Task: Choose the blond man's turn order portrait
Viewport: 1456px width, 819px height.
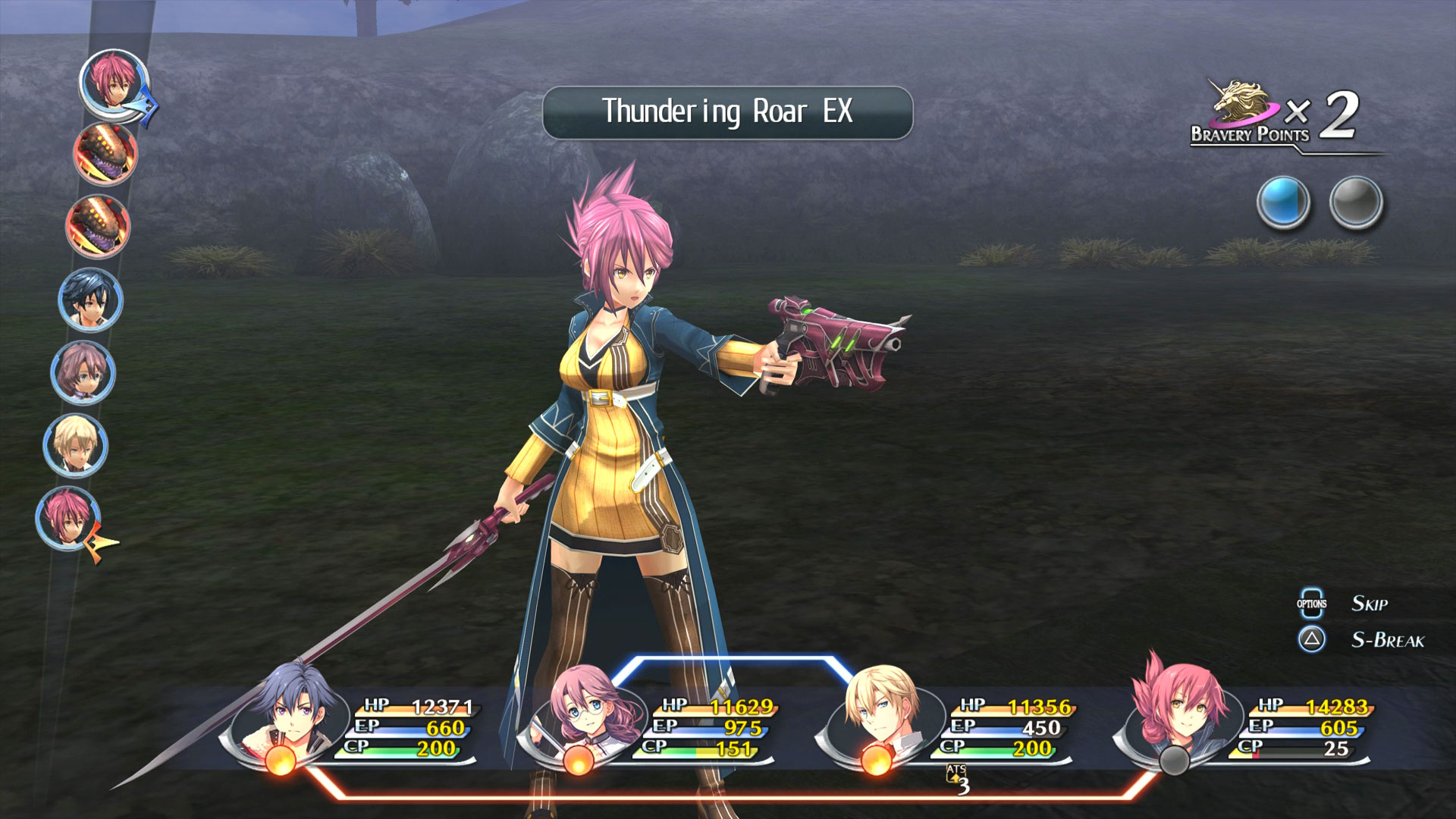Action: pos(75,445)
